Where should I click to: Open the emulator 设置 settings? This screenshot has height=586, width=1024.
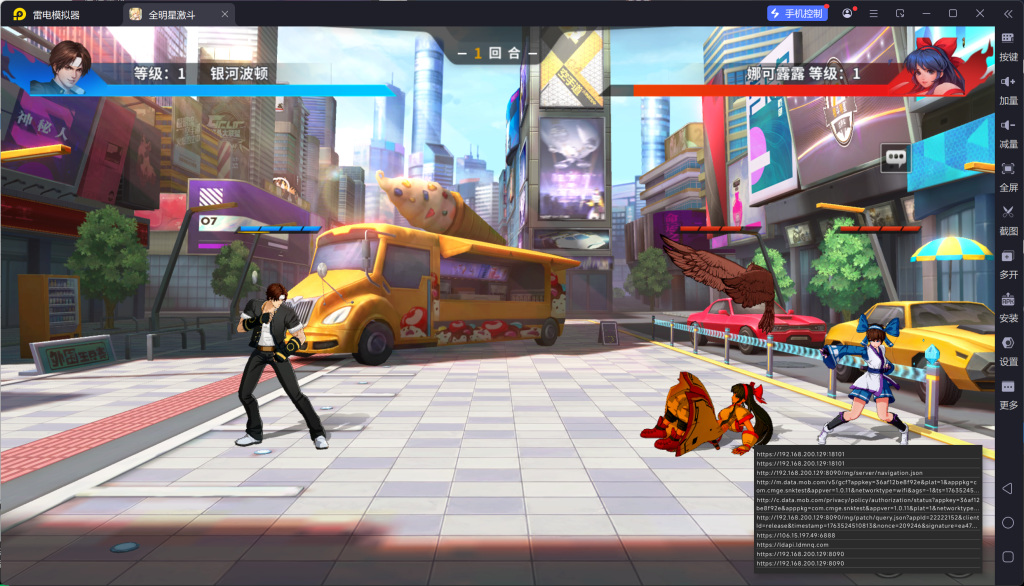(x=1008, y=349)
